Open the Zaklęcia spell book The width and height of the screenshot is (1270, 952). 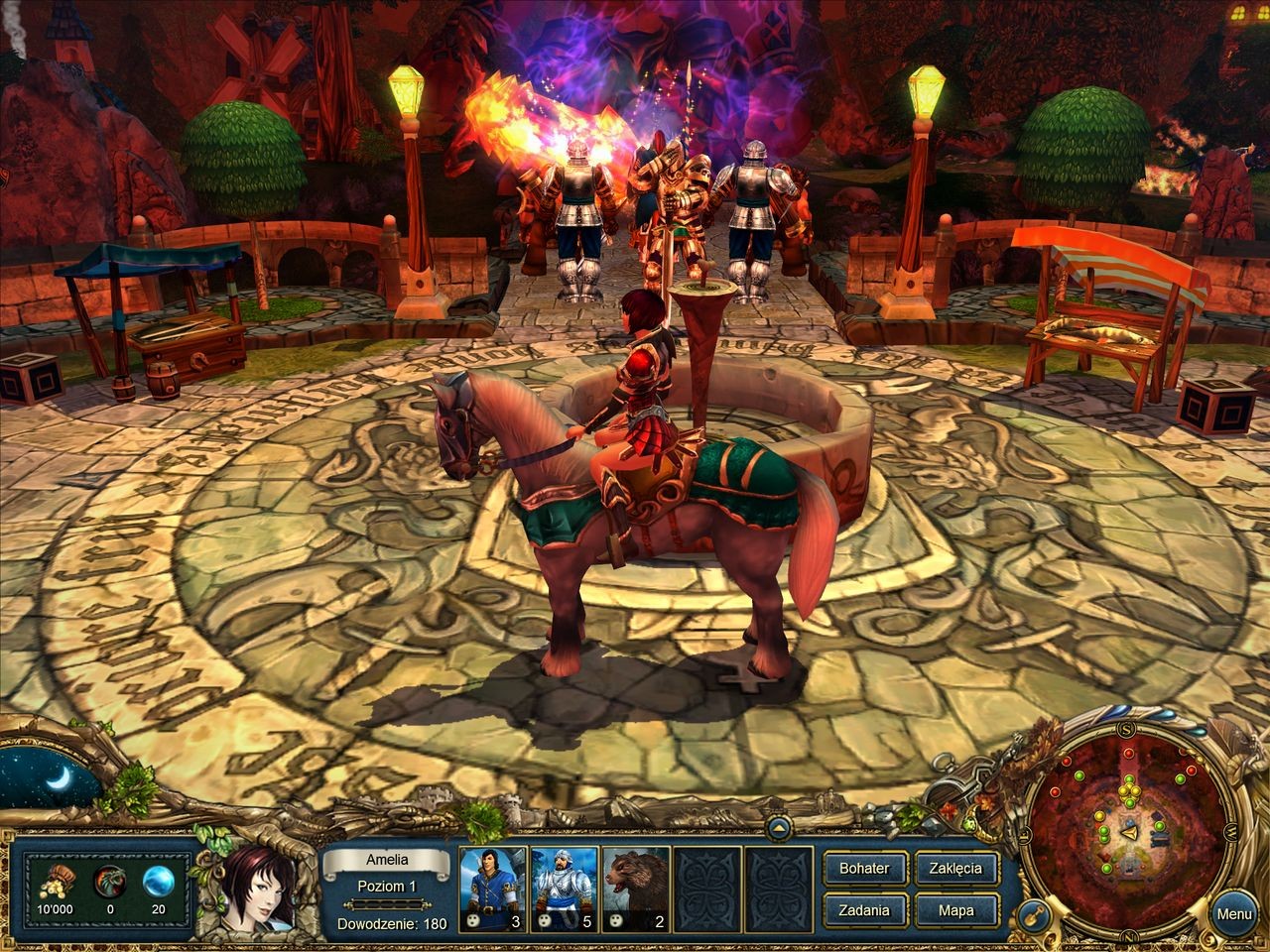[x=955, y=868]
